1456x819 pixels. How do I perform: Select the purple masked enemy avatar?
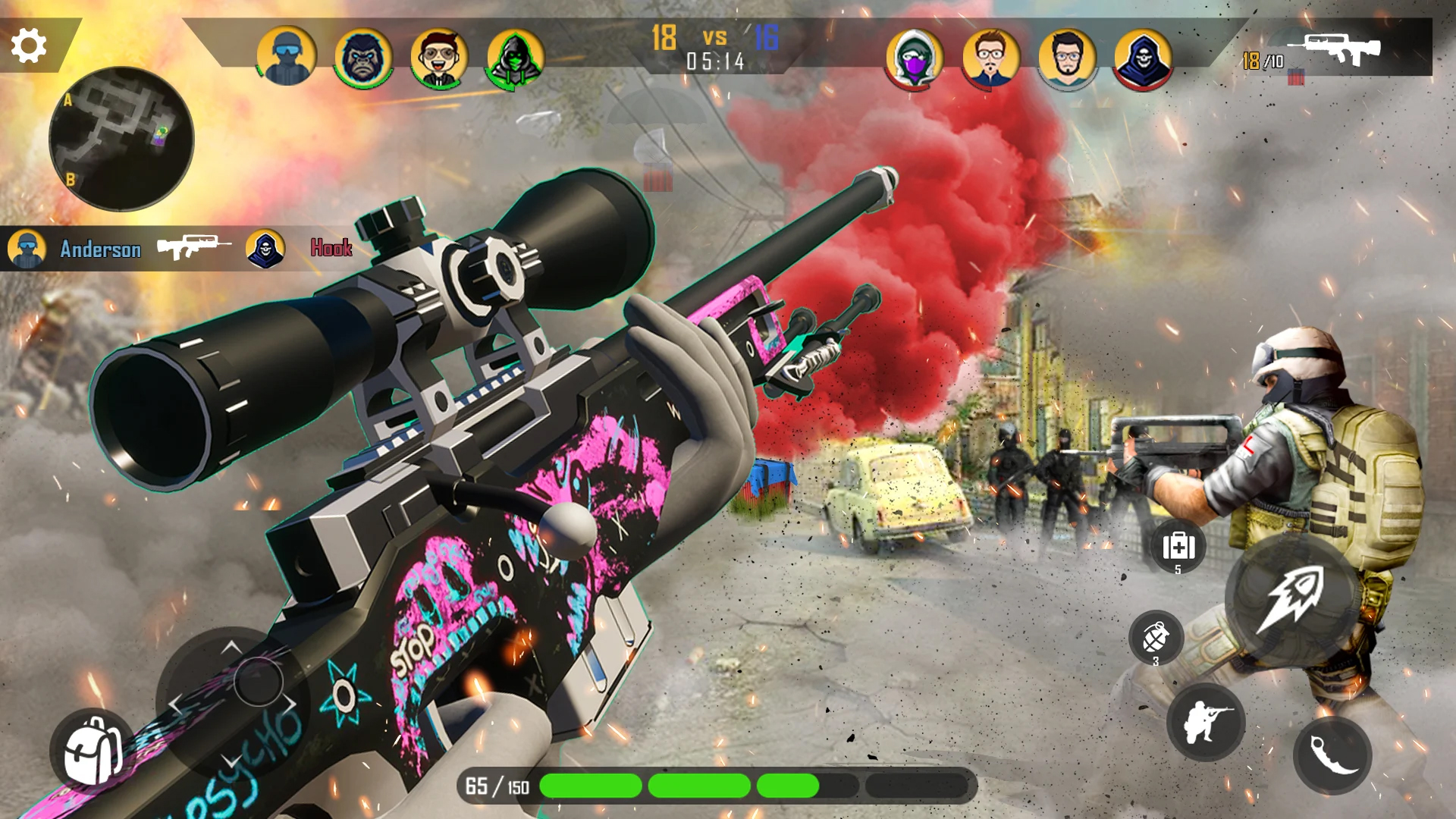[915, 58]
